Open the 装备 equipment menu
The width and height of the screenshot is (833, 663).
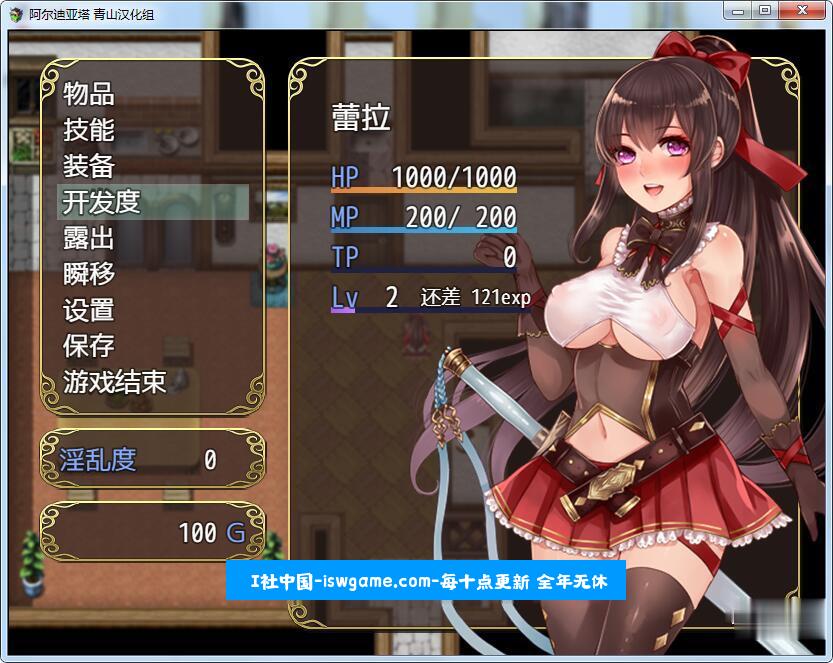pyautogui.click(x=89, y=166)
